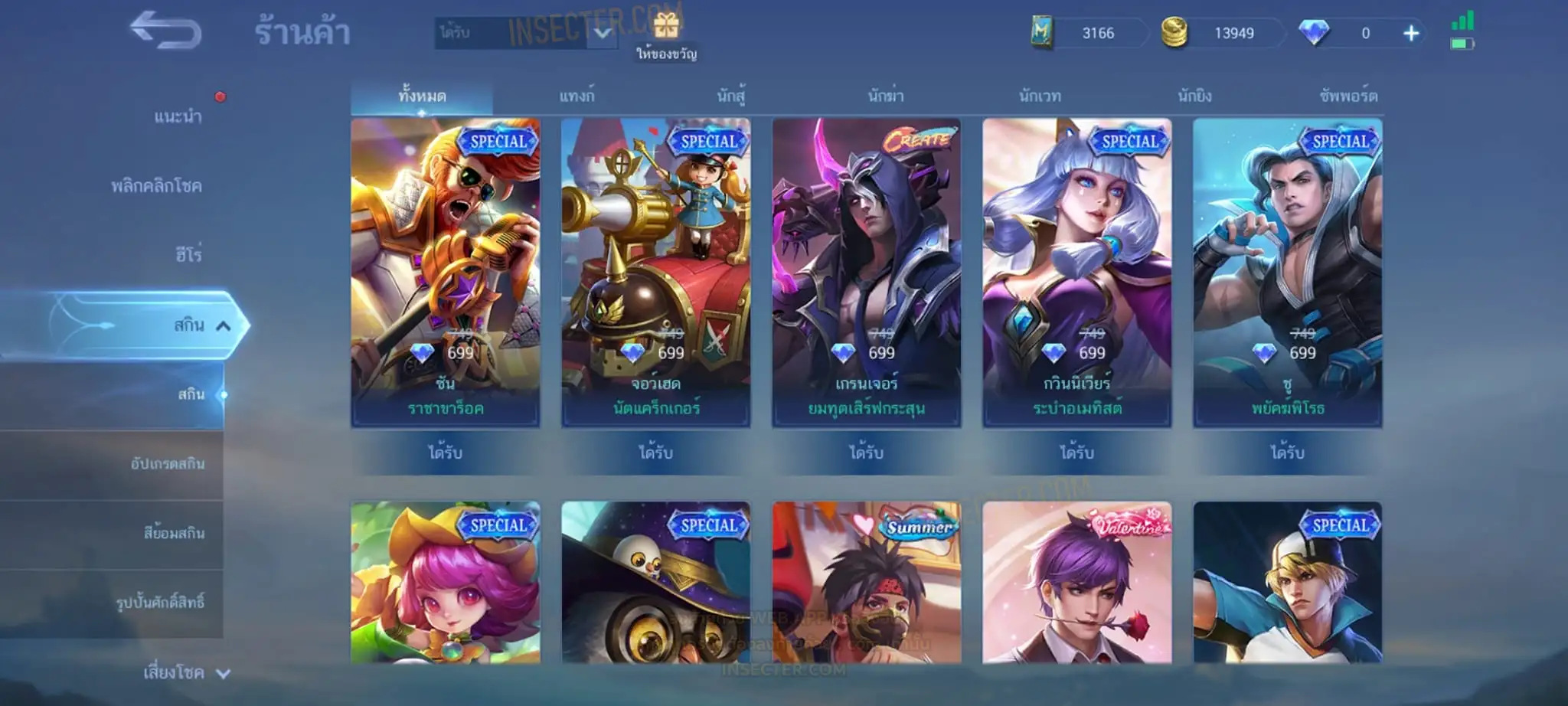This screenshot has width=1568, height=706.
Task: Select the อัปเกรดสกิน submenu
Action: pos(167,464)
